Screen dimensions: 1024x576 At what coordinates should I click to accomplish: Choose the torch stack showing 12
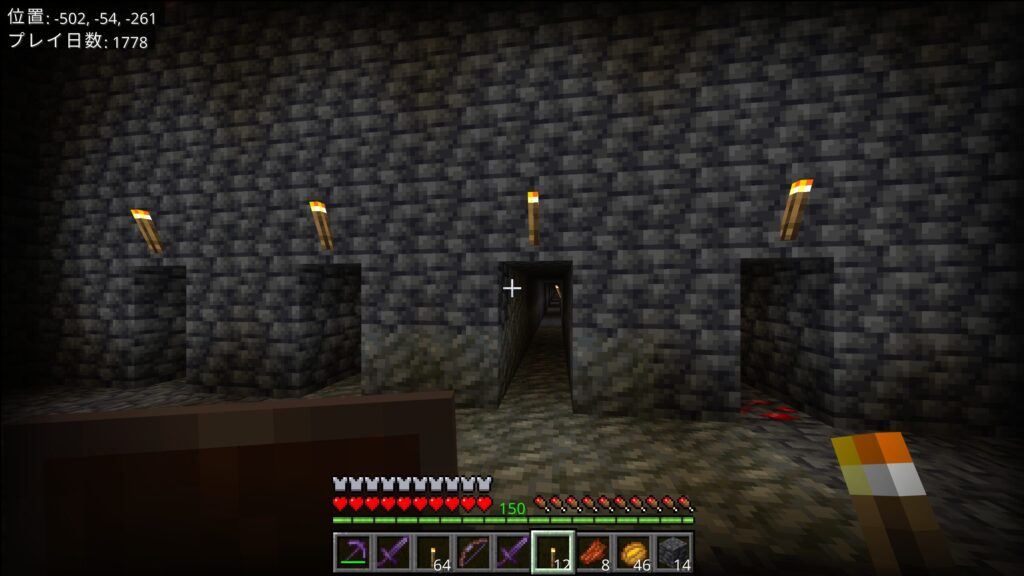click(552, 552)
